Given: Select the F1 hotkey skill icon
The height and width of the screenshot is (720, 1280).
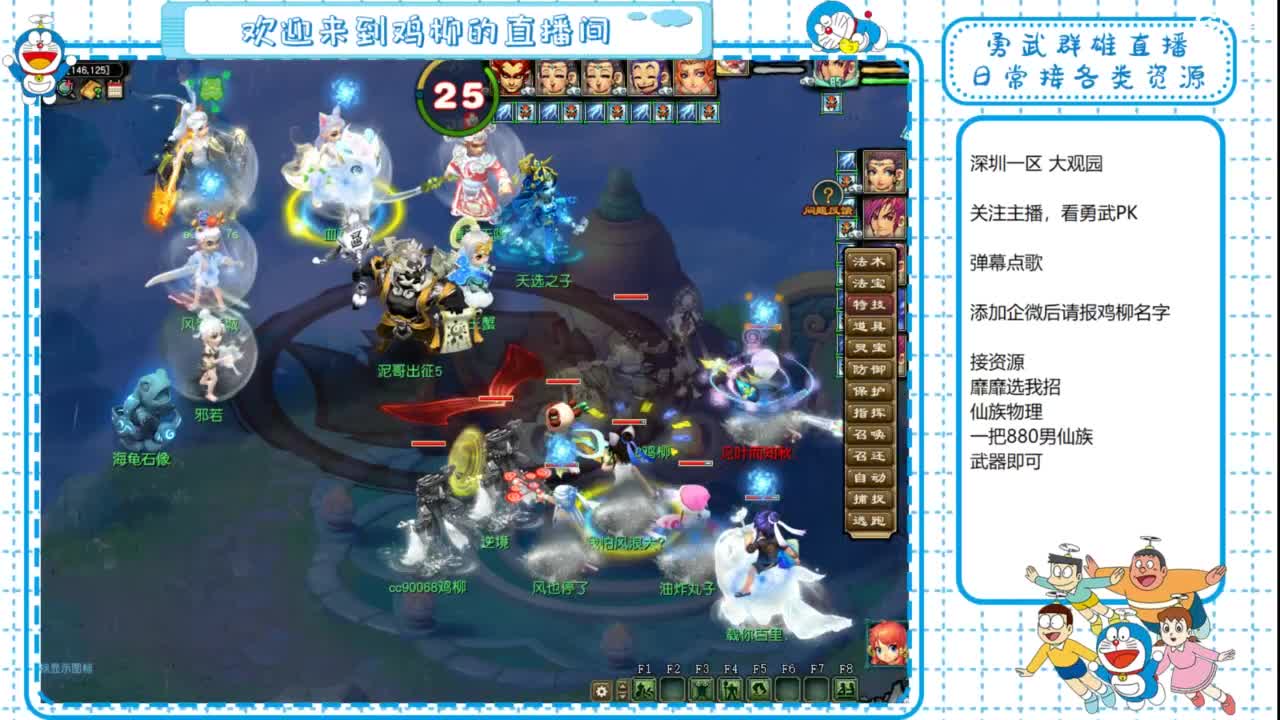Looking at the screenshot, I should (644, 689).
